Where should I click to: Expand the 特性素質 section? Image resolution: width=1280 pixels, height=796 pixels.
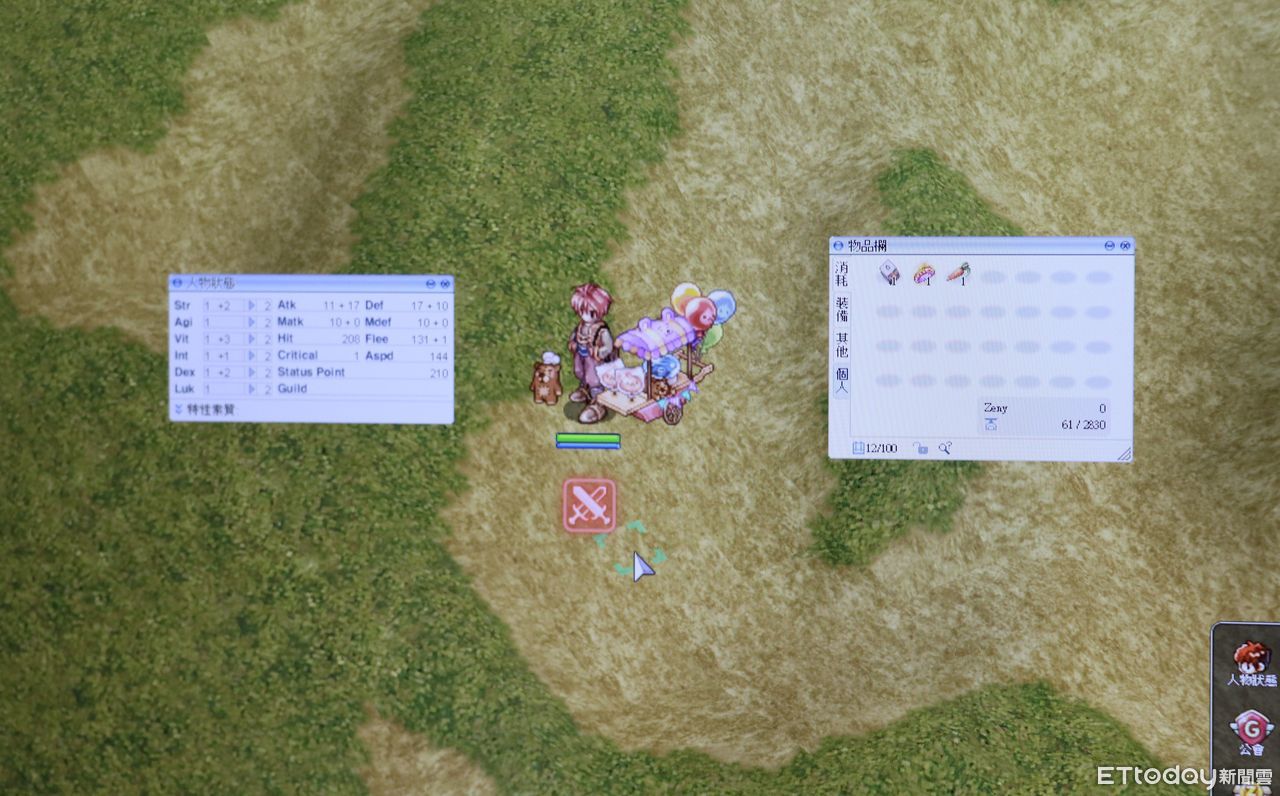[x=178, y=409]
